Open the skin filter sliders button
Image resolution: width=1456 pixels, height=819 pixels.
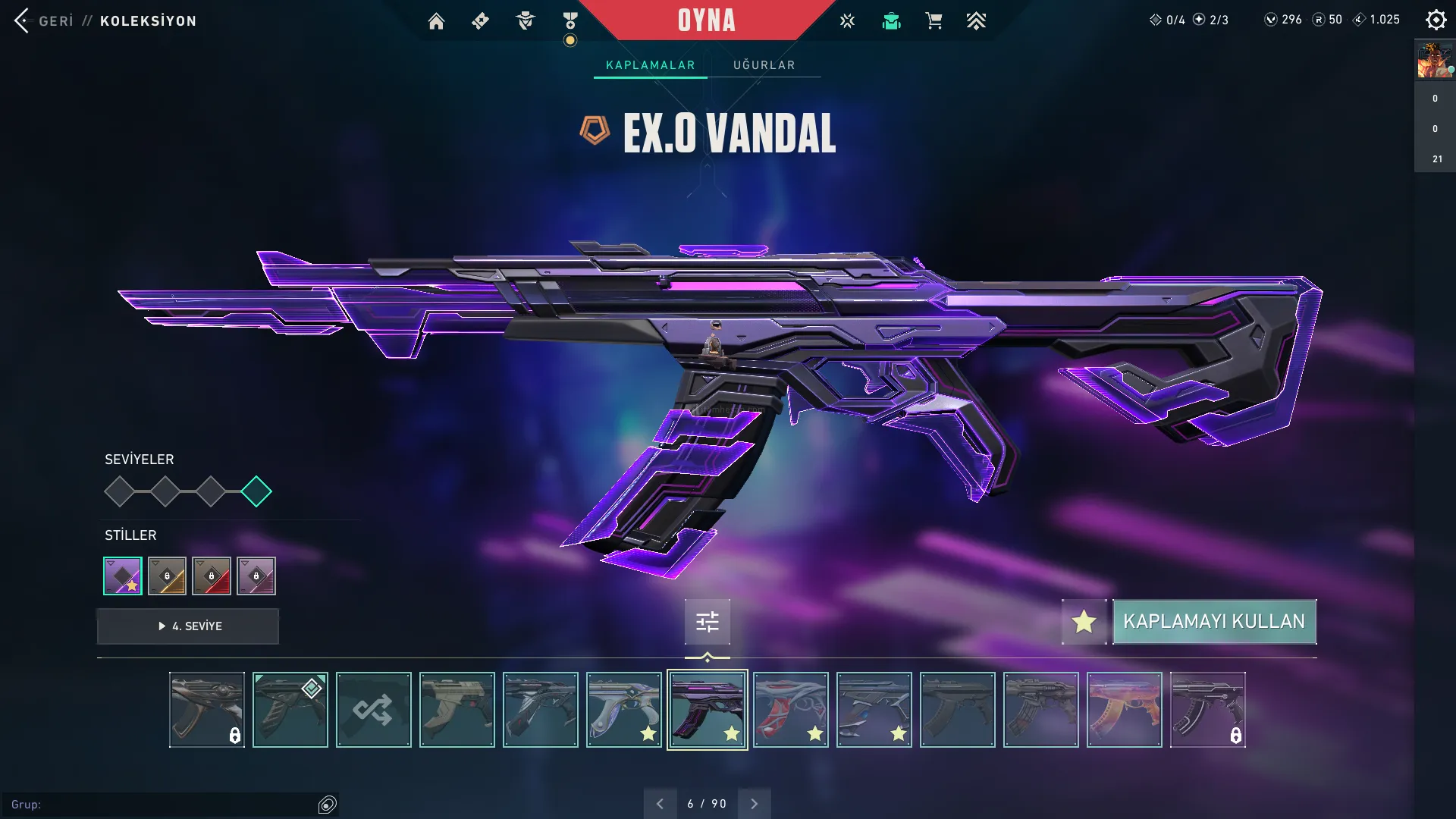tap(707, 623)
